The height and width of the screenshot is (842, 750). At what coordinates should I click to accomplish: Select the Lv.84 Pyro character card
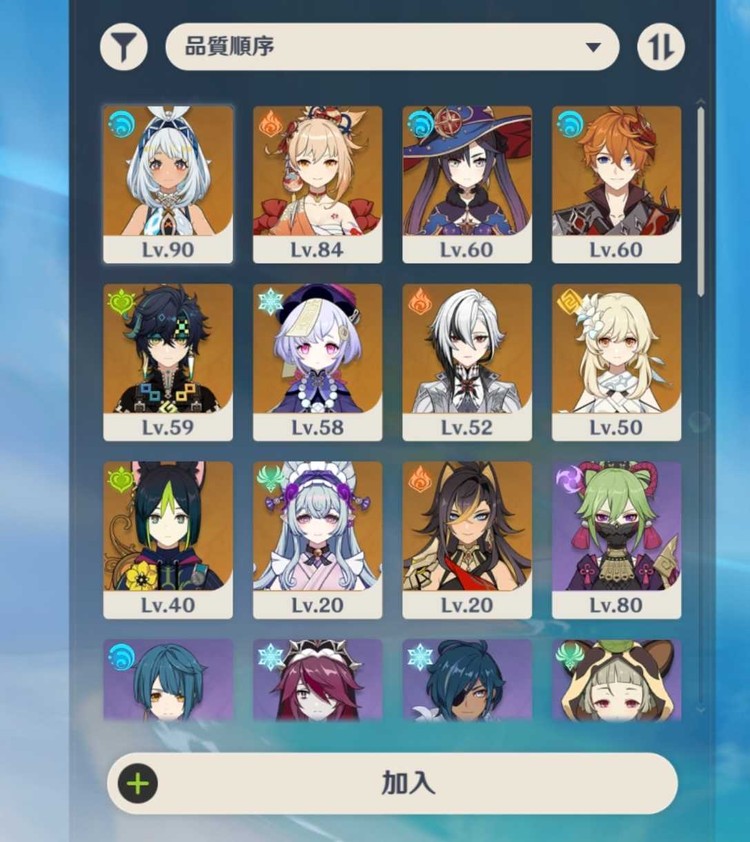(317, 183)
